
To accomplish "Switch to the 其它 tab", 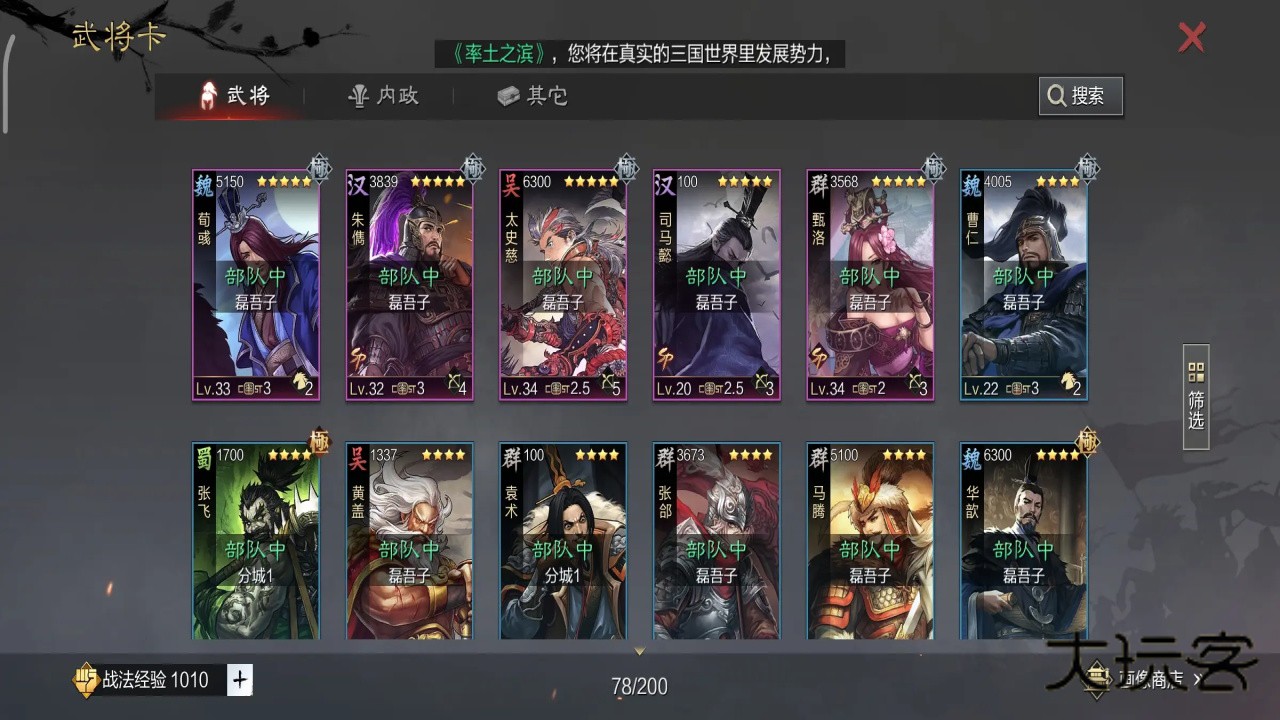I will (x=530, y=96).
